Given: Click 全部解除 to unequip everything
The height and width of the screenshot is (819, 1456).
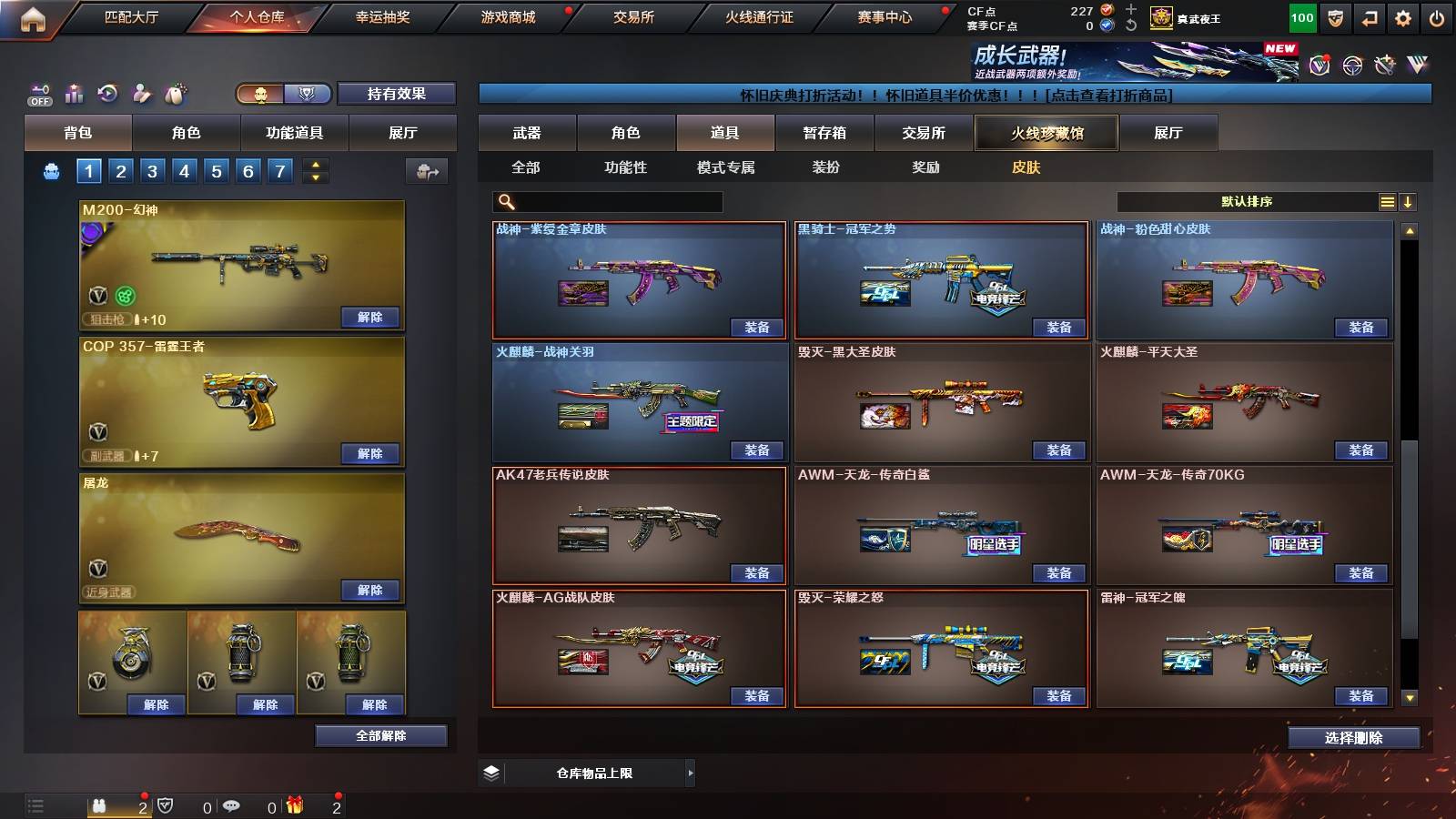Looking at the screenshot, I should click(381, 735).
